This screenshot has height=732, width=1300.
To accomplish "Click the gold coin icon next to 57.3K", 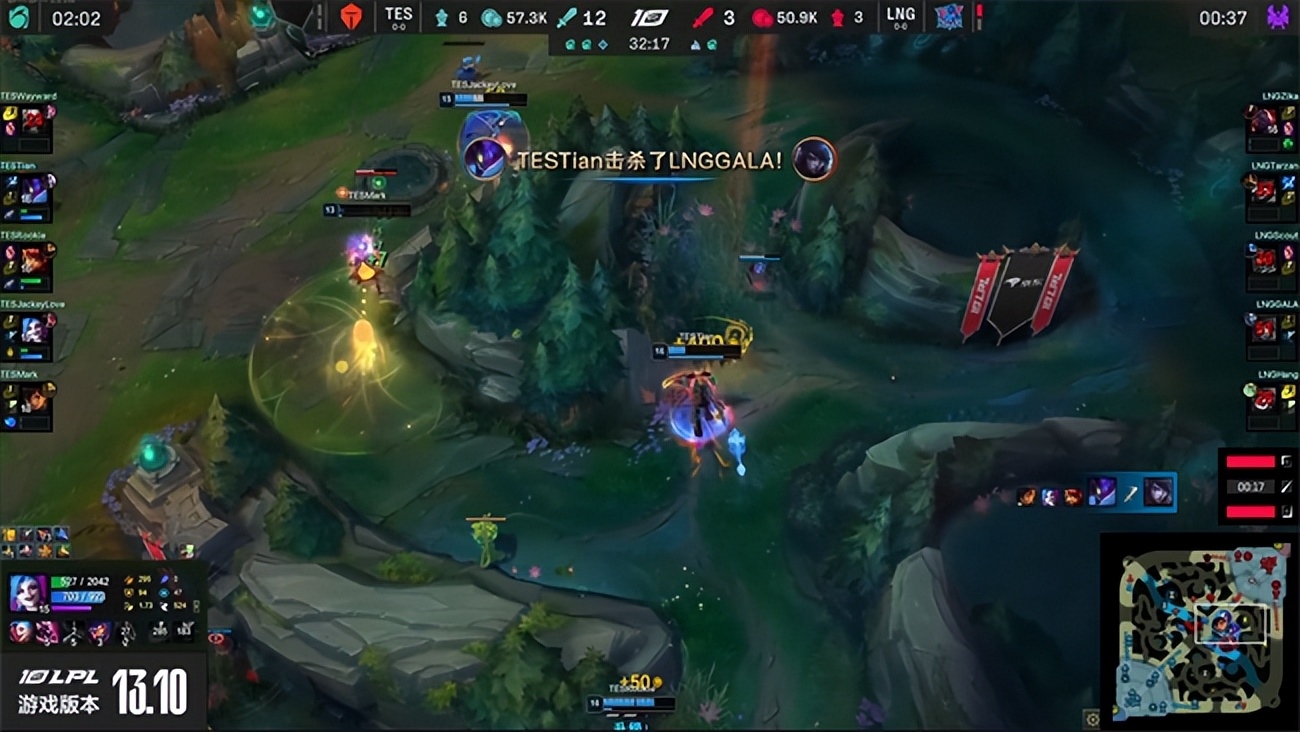I will [x=490, y=17].
